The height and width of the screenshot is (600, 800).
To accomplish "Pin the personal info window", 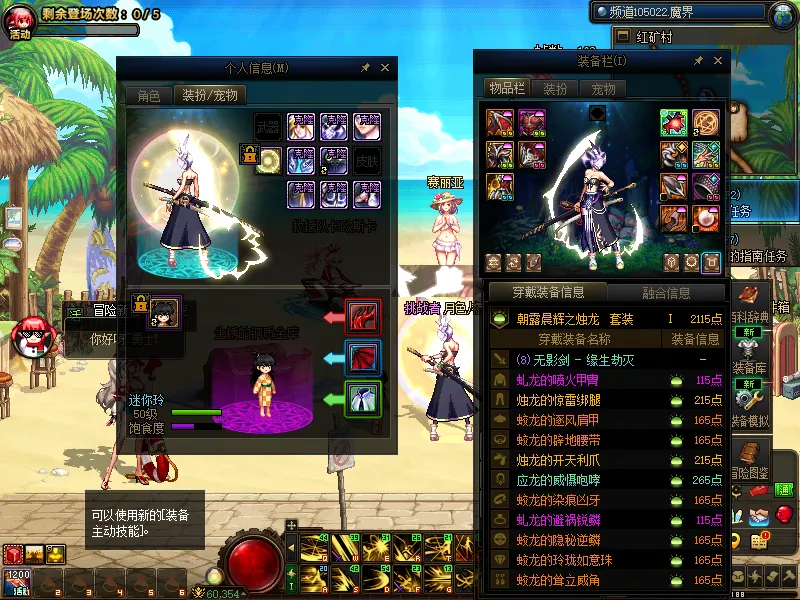I will click(365, 68).
